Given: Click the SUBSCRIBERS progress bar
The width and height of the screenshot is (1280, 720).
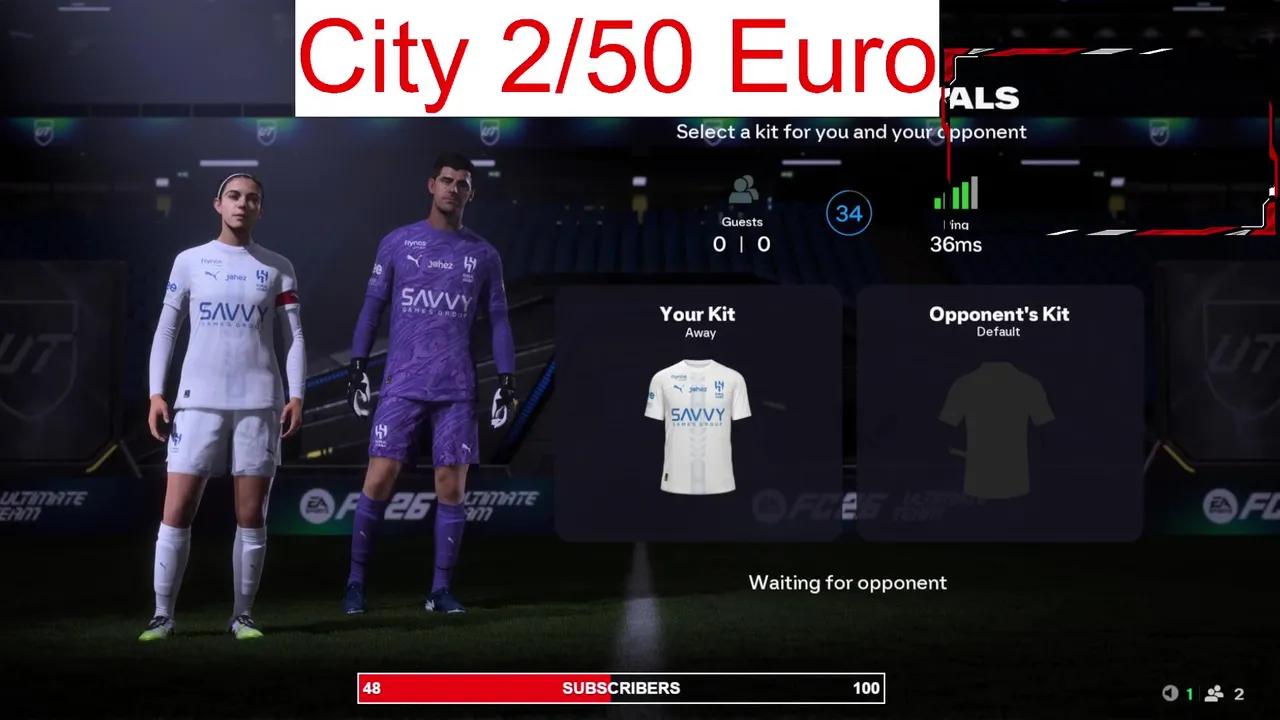Looking at the screenshot, I should [620, 688].
